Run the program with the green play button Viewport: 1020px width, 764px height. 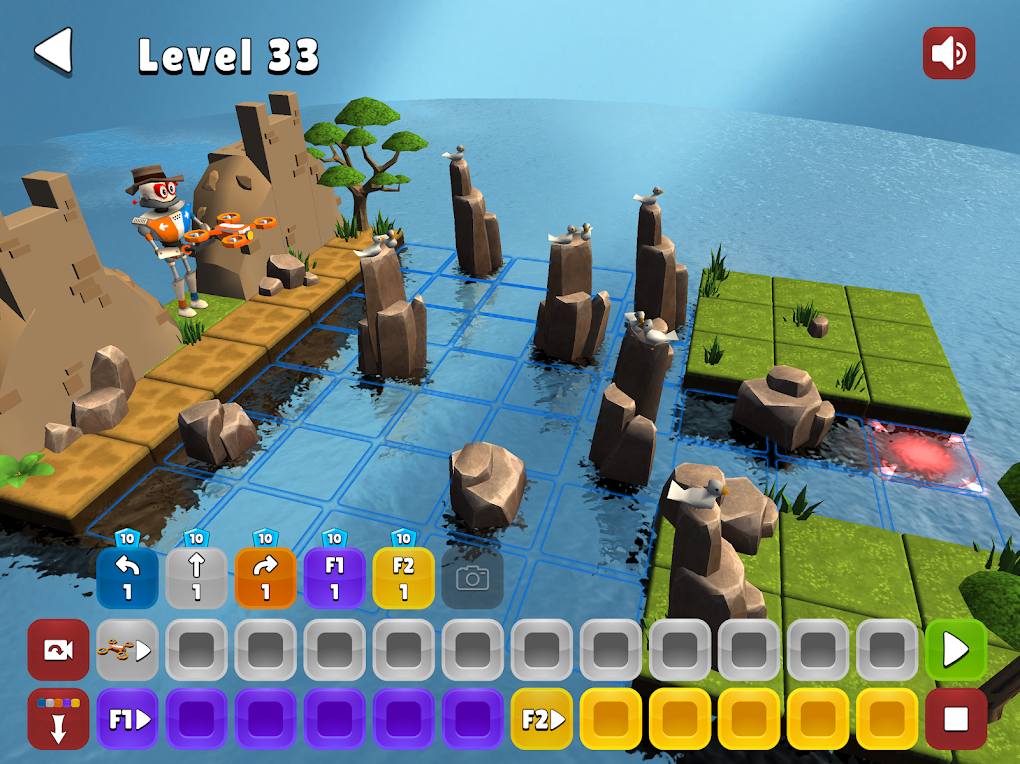click(x=956, y=650)
